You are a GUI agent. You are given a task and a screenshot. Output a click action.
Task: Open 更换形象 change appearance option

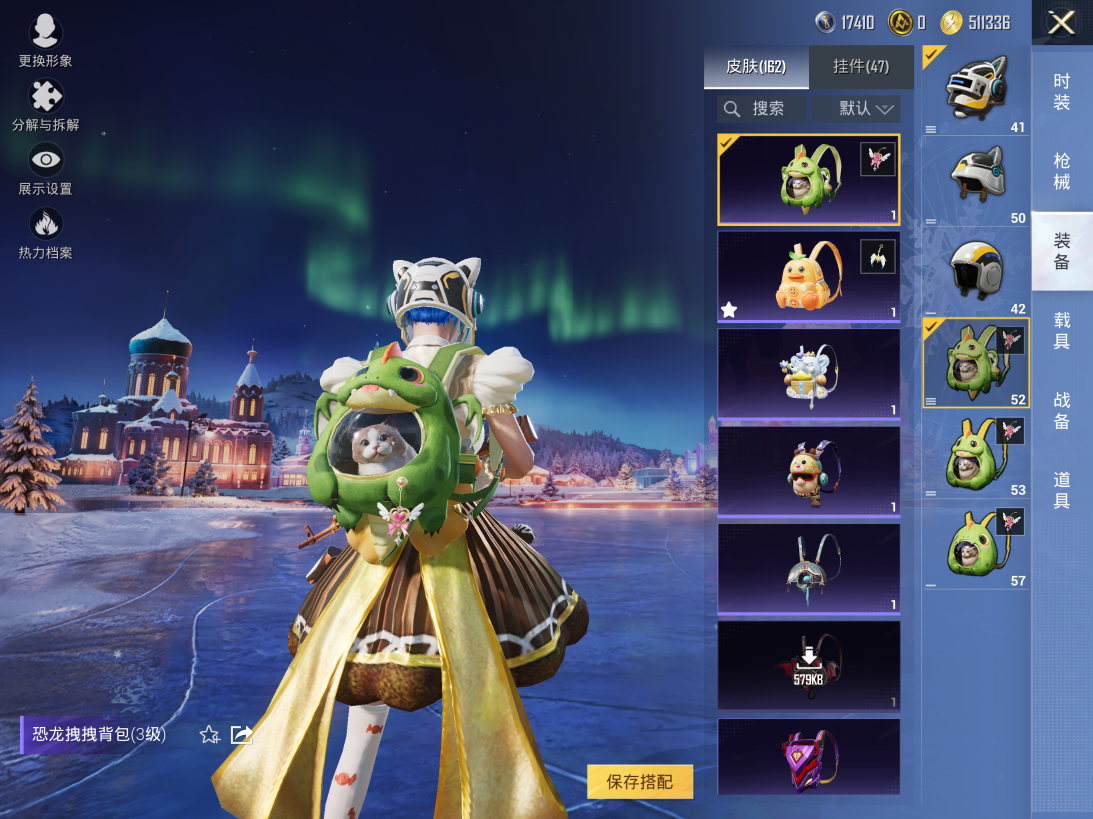point(45,41)
